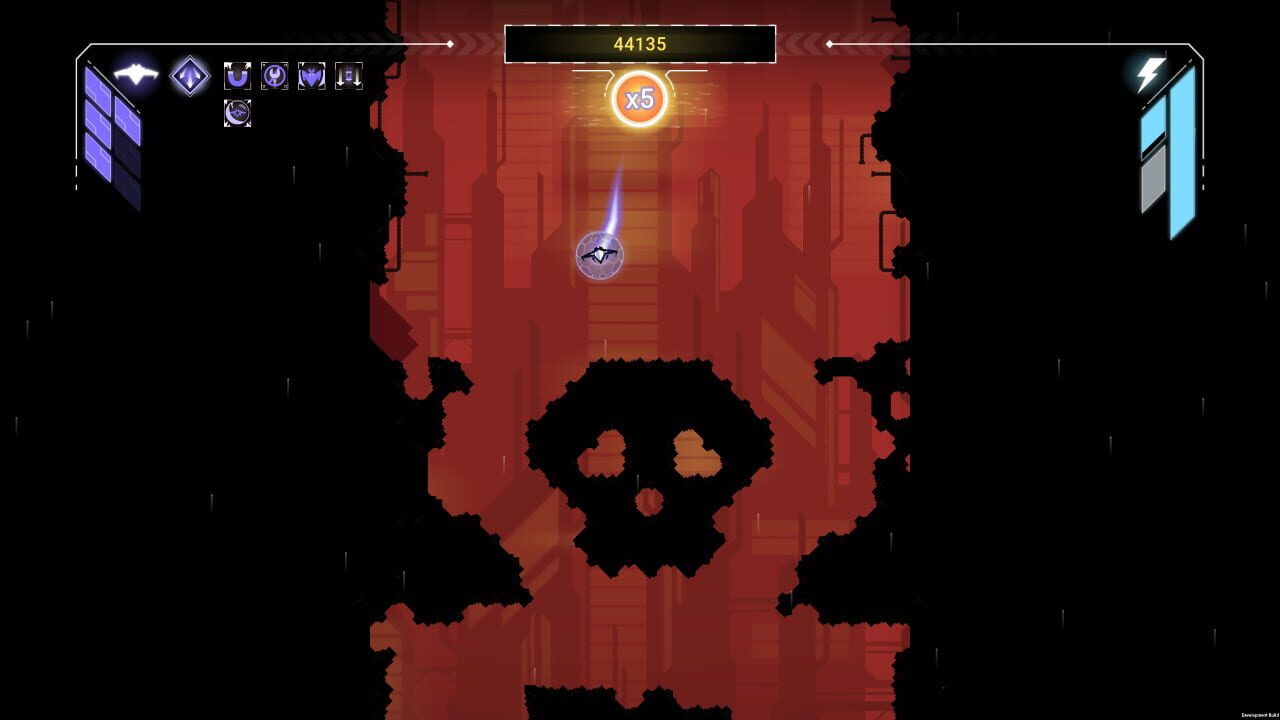The width and height of the screenshot is (1280, 720).
Task: Select the white ship icon in the HUD
Action: [x=136, y=73]
